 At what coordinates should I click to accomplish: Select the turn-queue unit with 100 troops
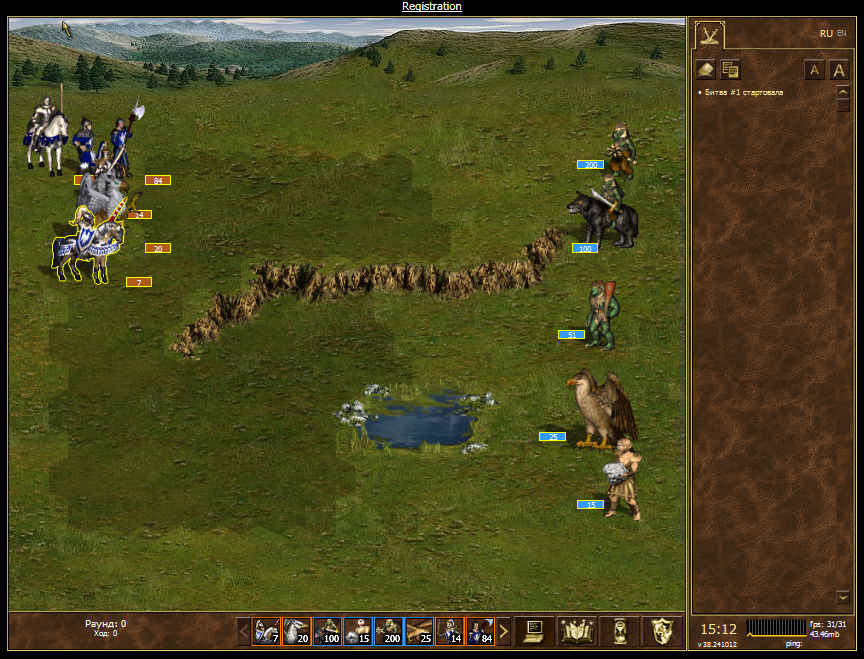pos(327,631)
